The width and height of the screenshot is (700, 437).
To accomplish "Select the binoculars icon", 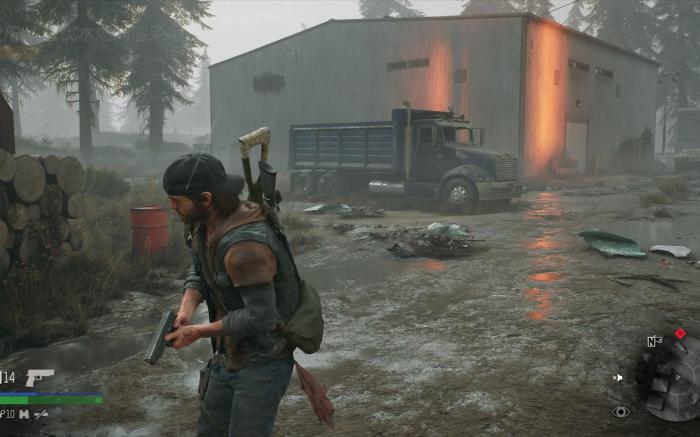I will click(23, 413).
